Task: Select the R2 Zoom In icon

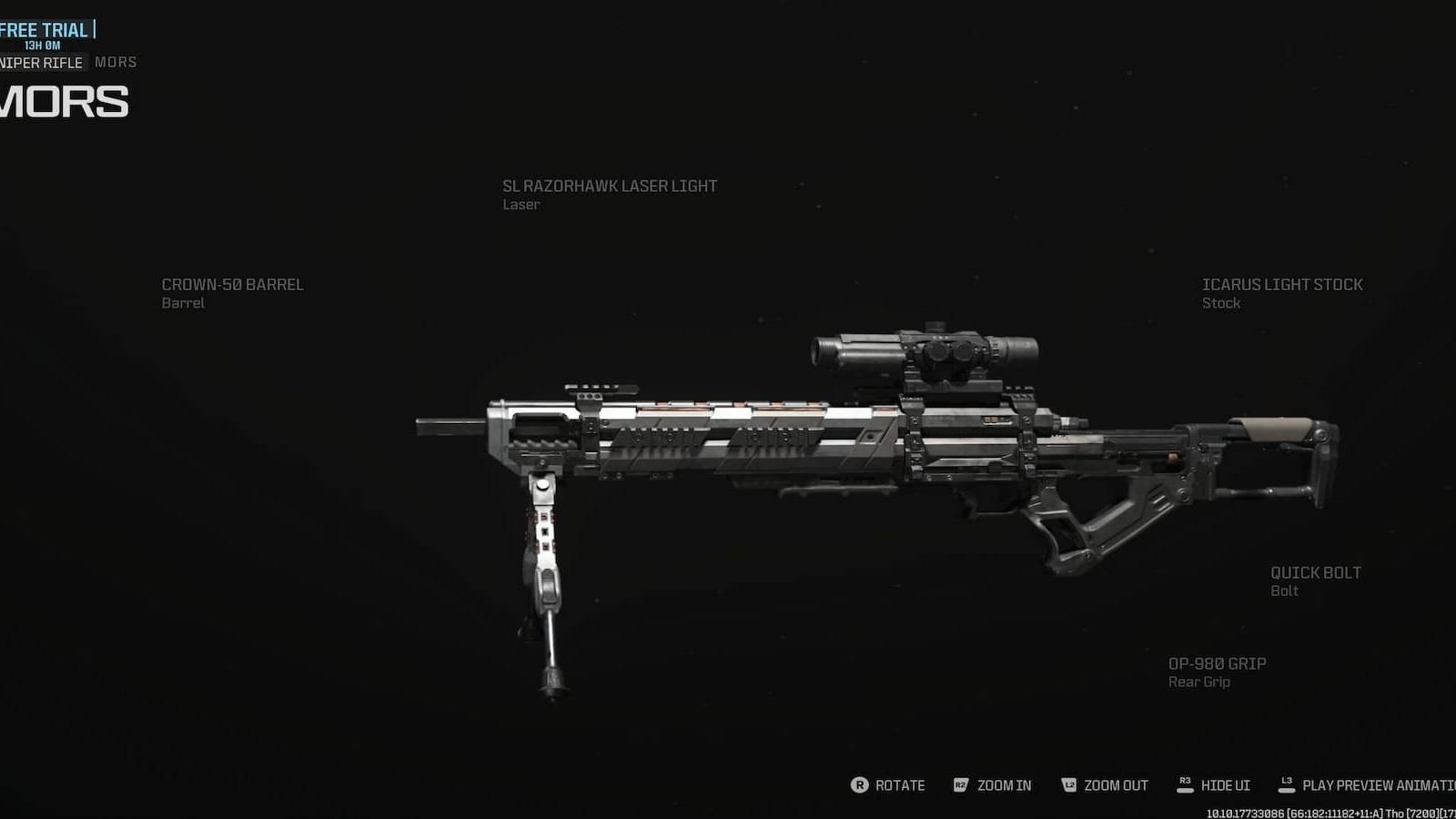Action: click(959, 784)
